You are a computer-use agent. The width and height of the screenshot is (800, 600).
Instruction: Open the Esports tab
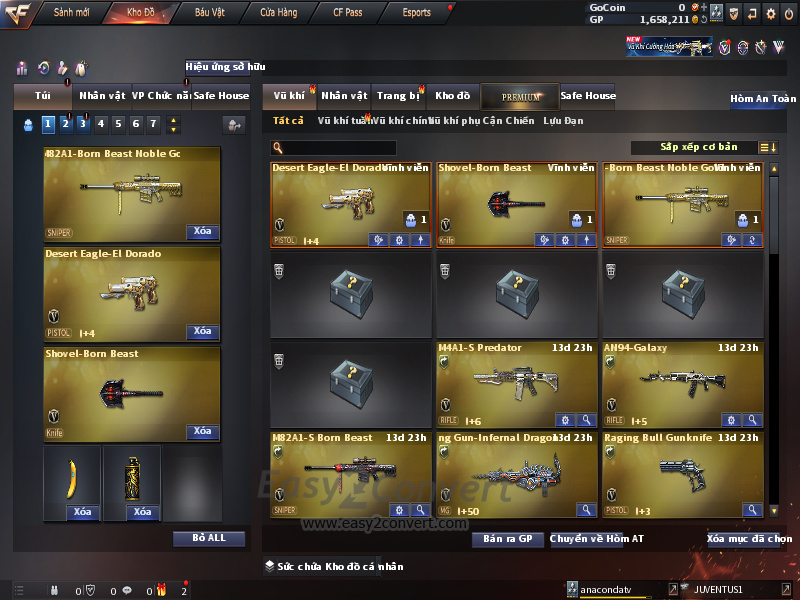416,13
